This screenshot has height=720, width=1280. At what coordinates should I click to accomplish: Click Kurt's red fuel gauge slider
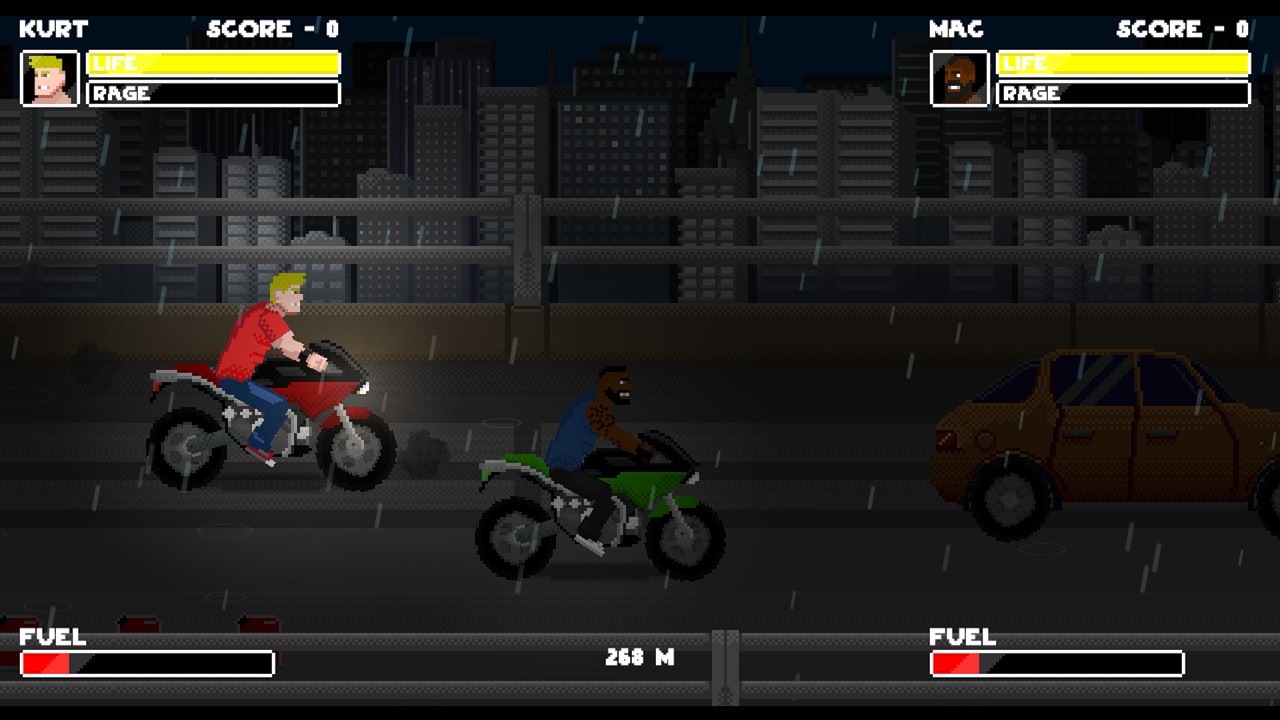48,663
